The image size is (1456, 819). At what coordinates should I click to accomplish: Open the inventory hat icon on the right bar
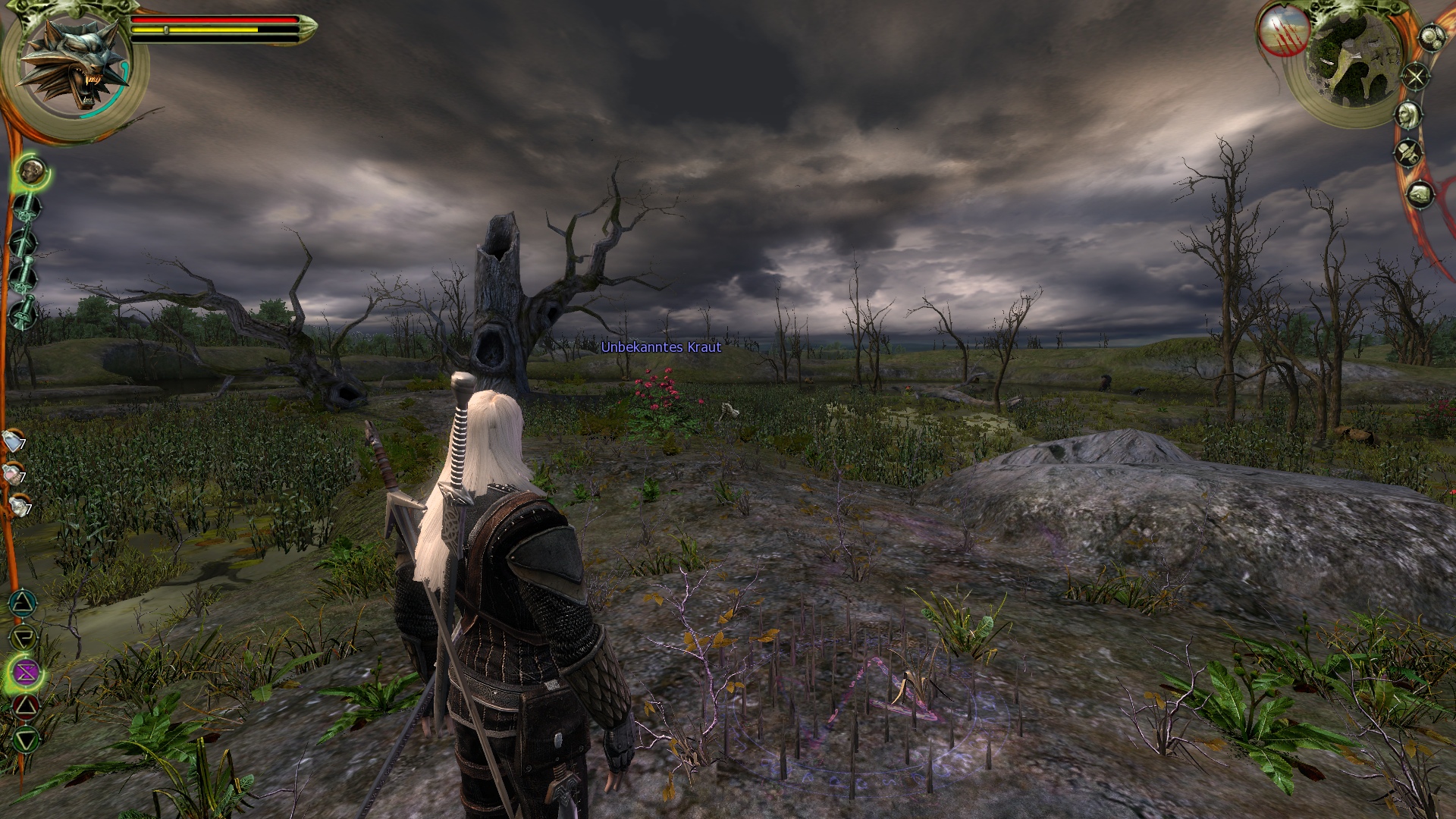tap(1408, 152)
